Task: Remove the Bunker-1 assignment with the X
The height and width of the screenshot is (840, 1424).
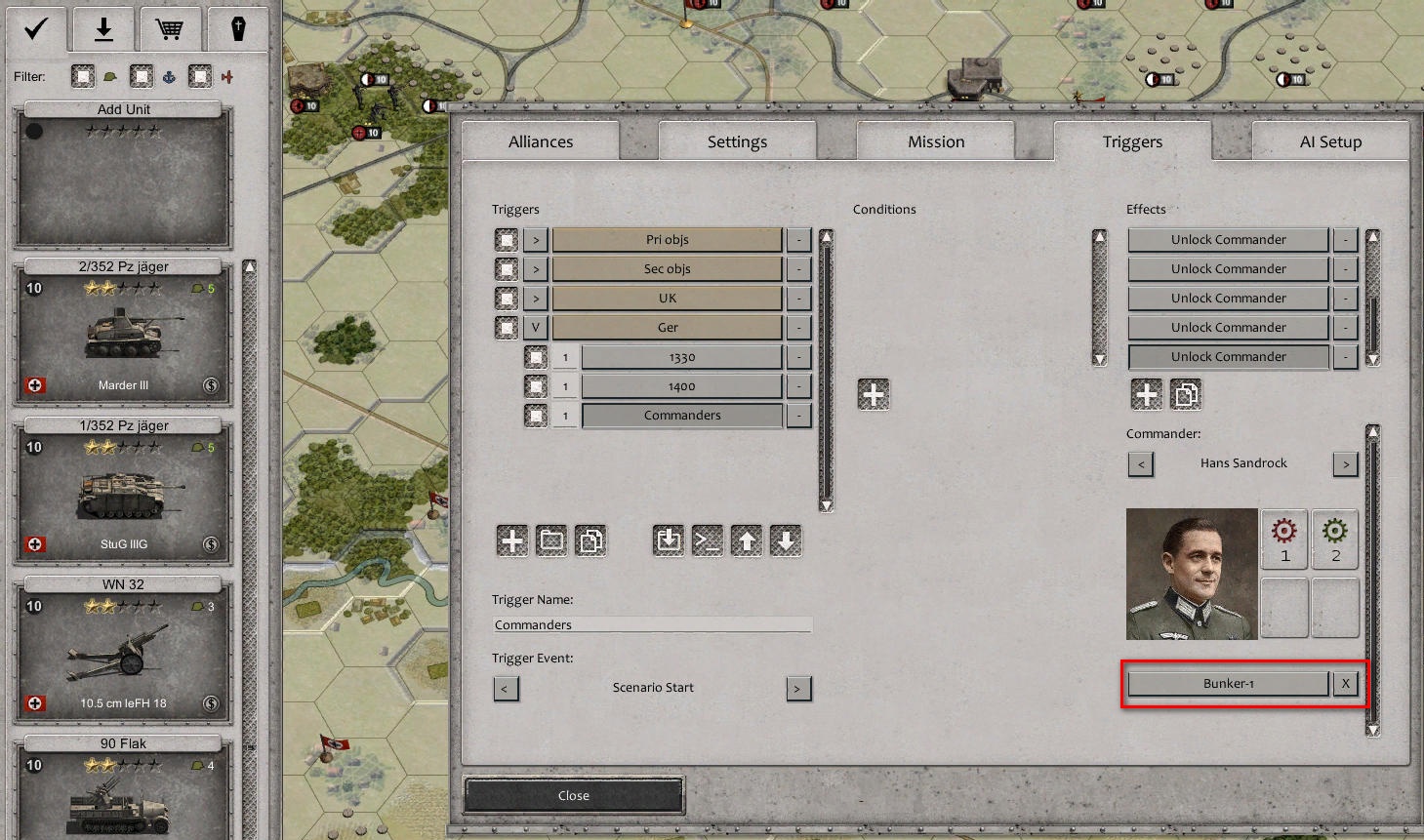Action: pyautogui.click(x=1345, y=683)
